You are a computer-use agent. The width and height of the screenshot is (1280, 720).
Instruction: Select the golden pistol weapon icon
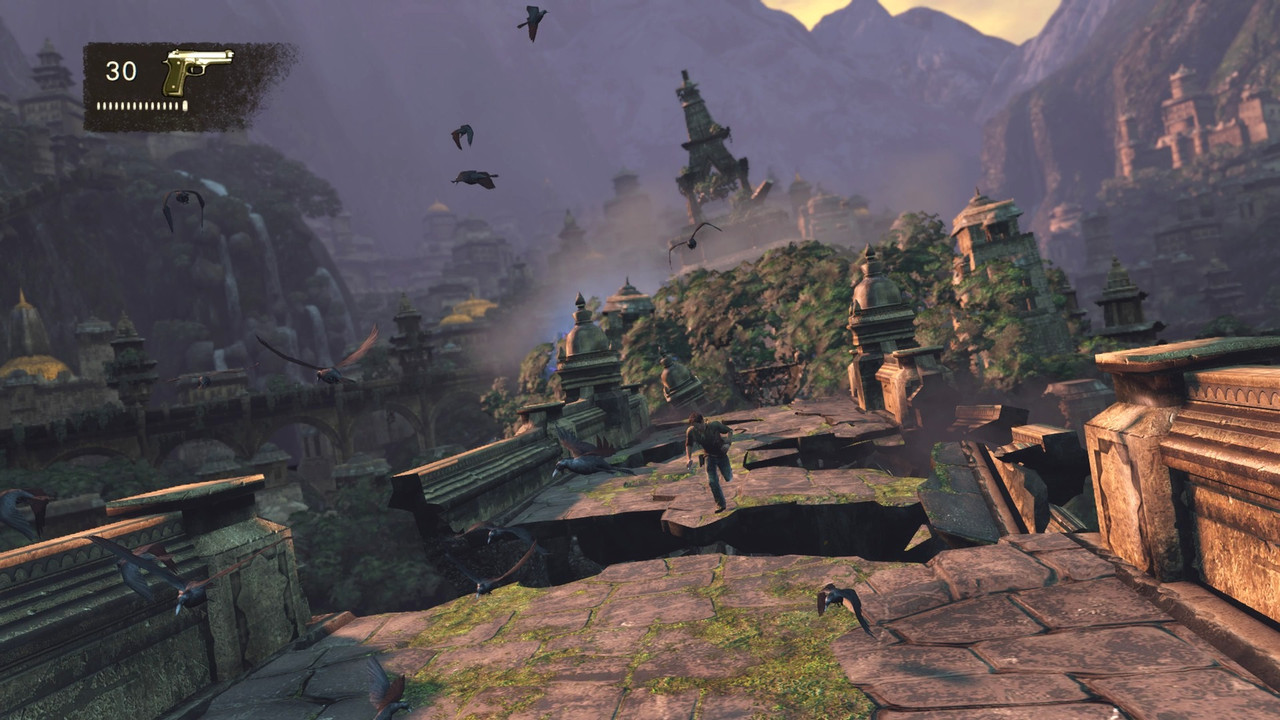pyautogui.click(x=196, y=69)
